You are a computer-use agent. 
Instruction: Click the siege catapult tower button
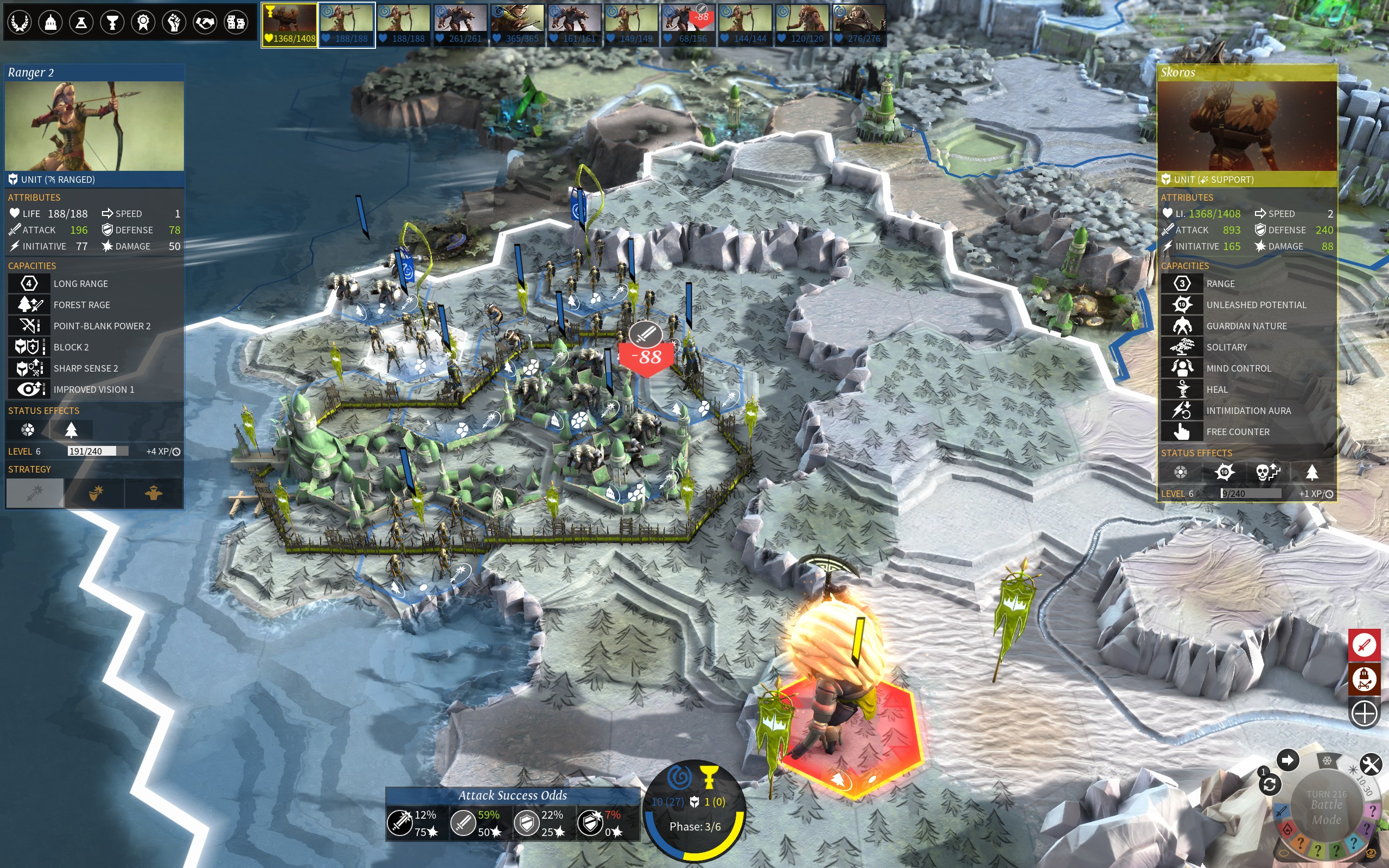[1363, 679]
